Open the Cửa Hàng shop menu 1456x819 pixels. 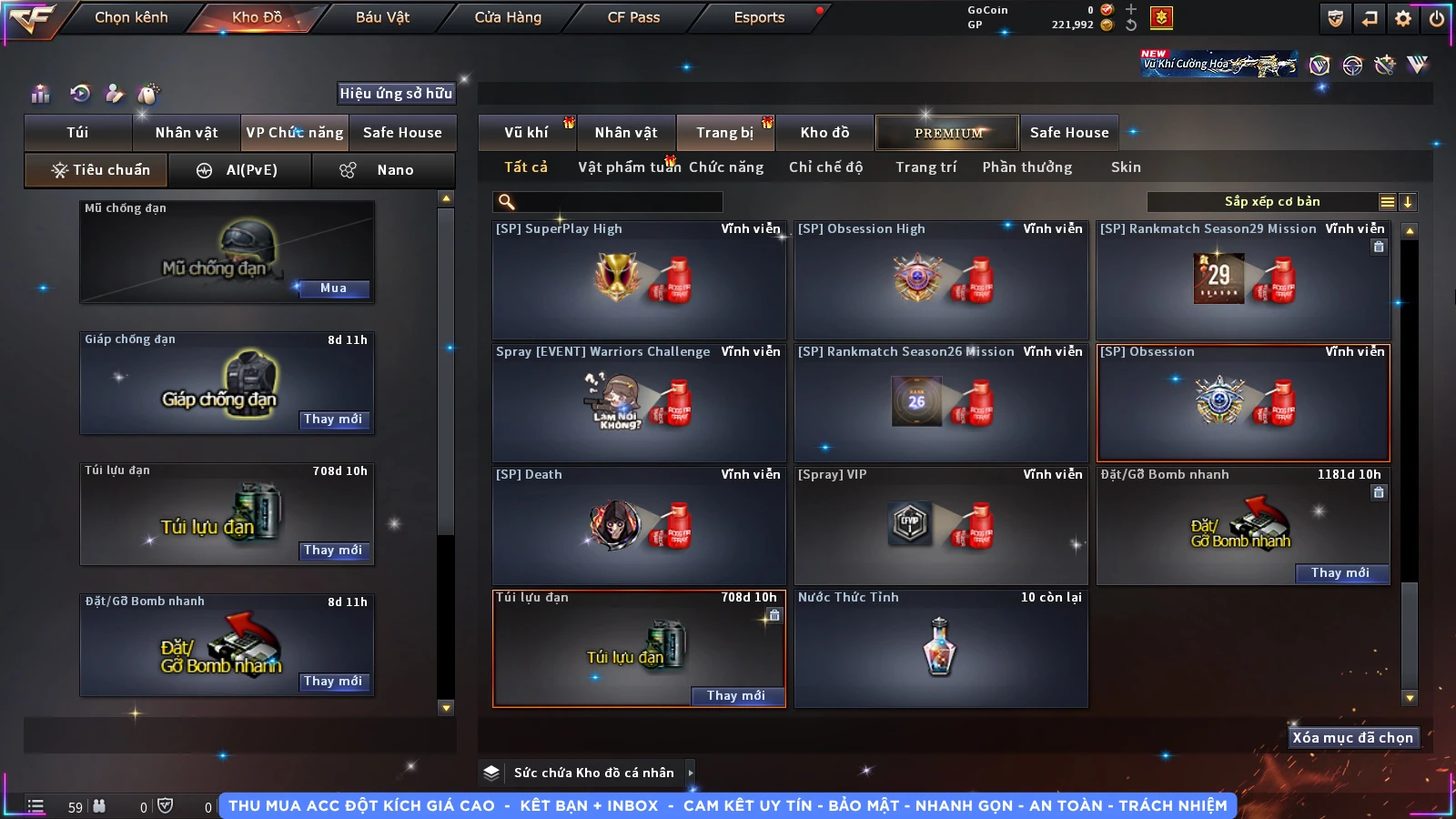click(508, 17)
